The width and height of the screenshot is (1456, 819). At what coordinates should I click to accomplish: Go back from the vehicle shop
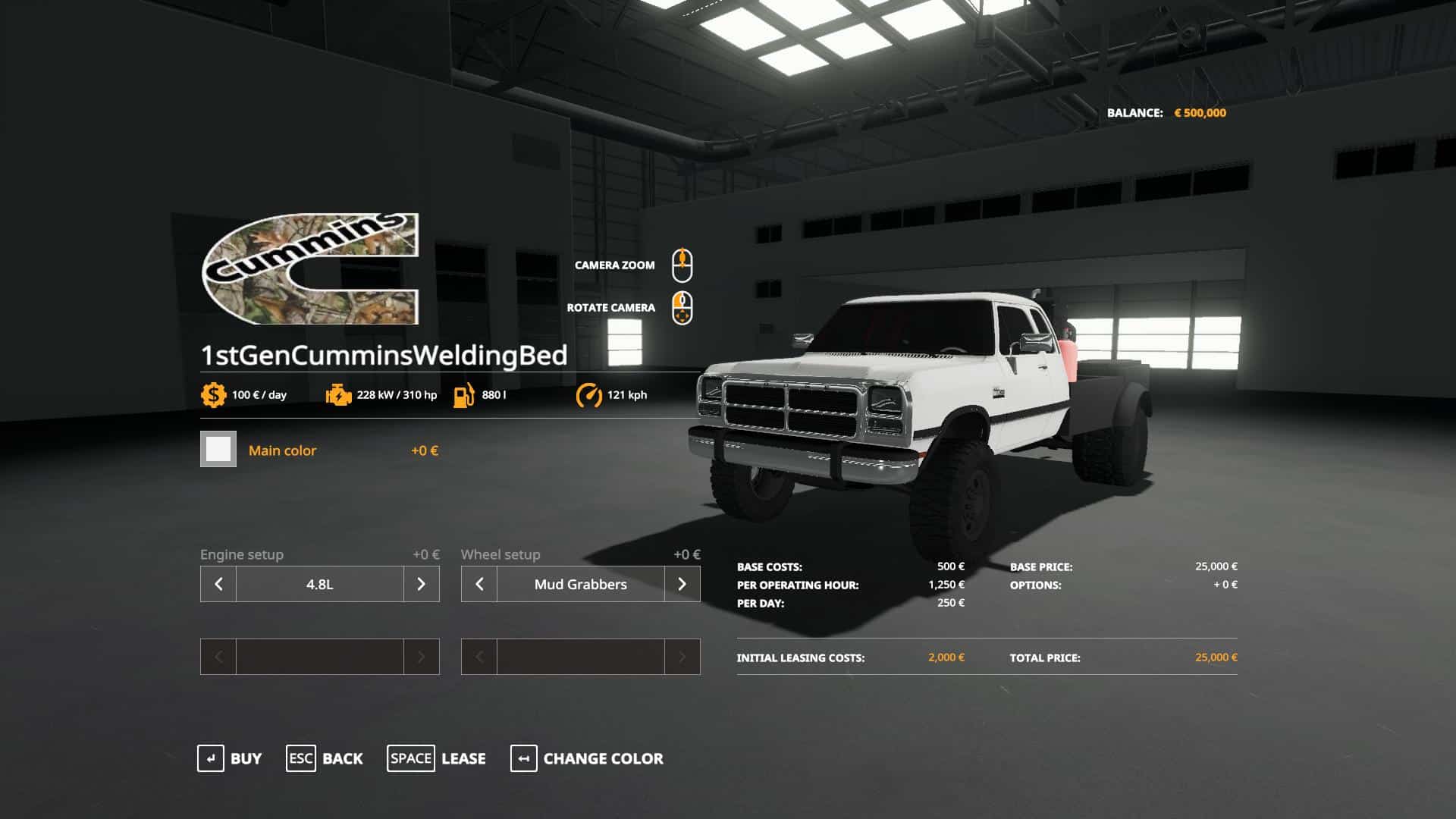325,758
